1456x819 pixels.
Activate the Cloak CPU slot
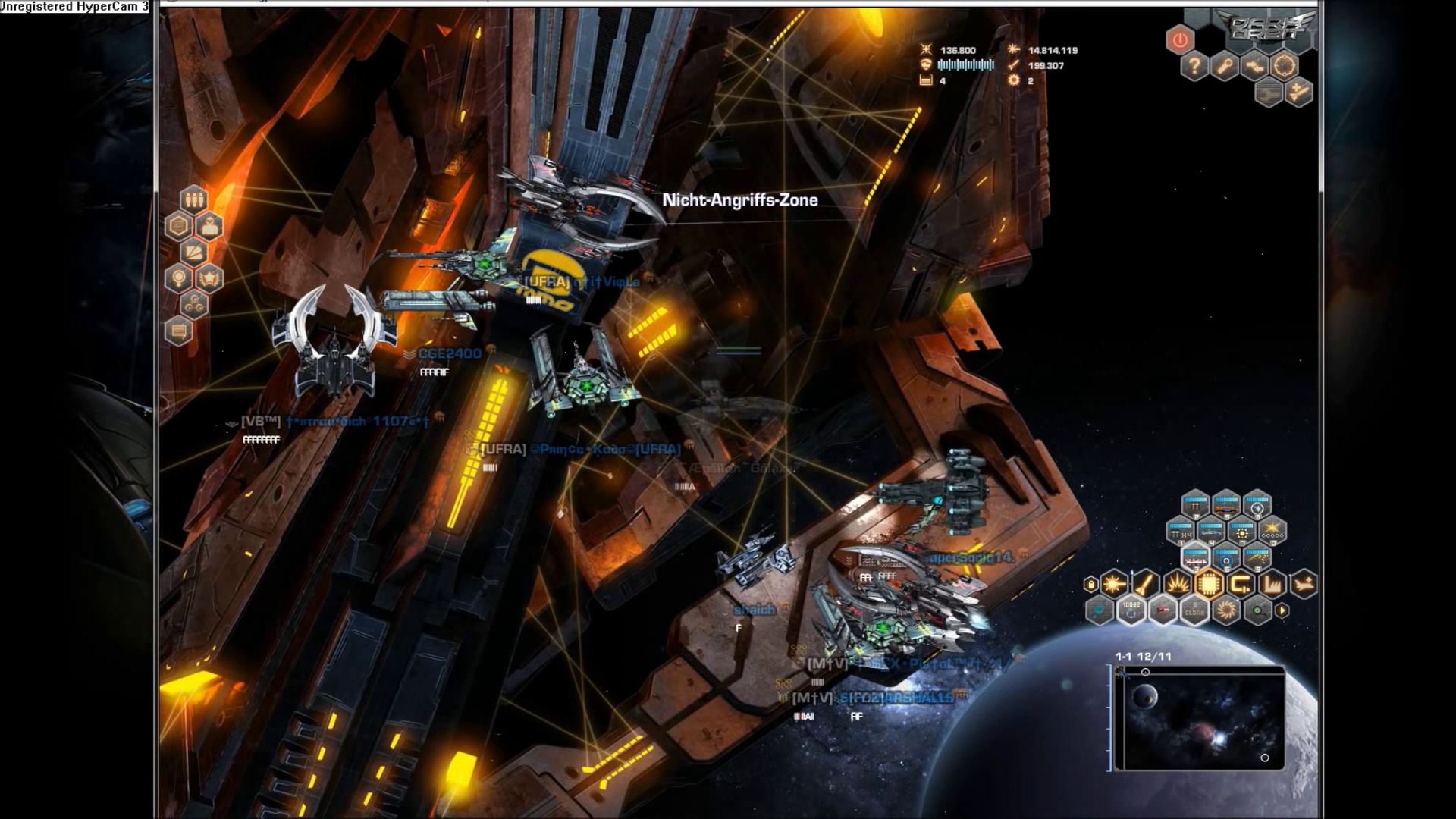1194,610
